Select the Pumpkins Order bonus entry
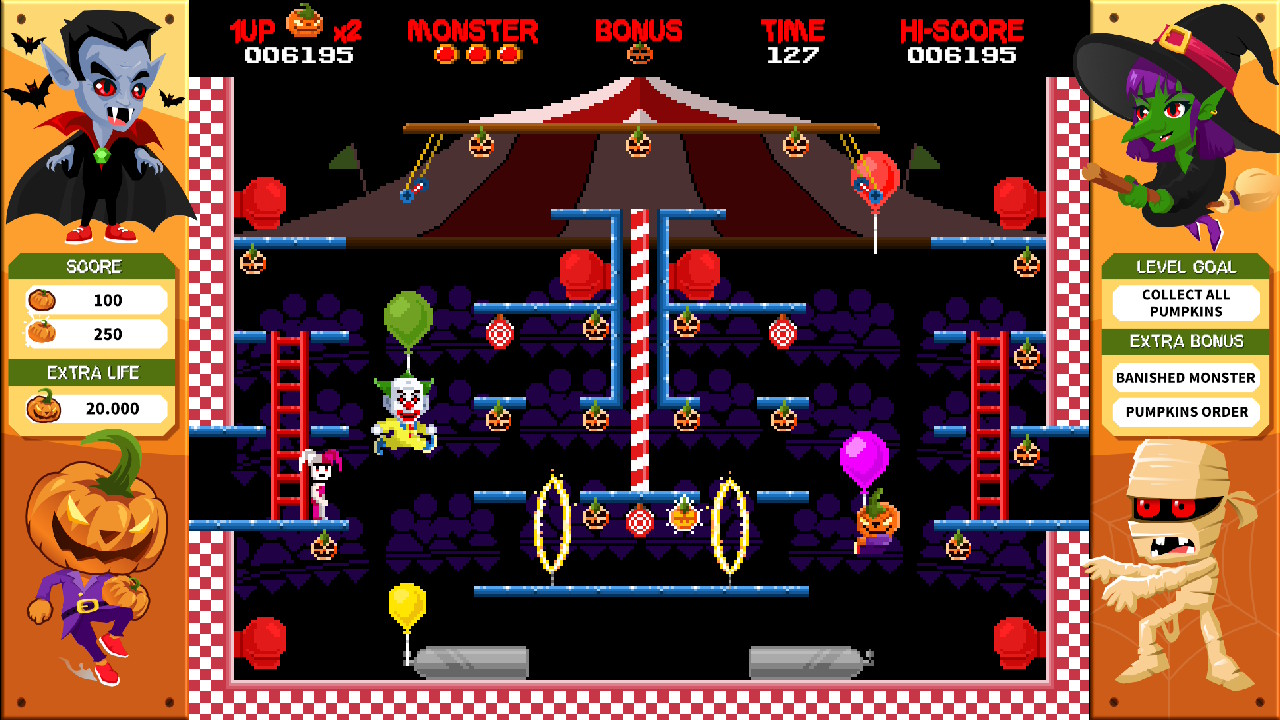The height and width of the screenshot is (720, 1280). click(1185, 412)
